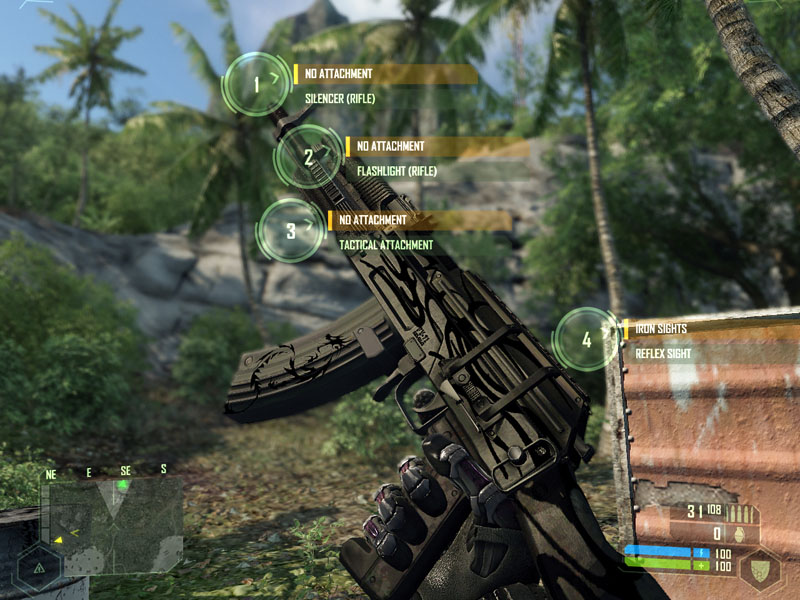Switch to the Reflex Sight

[664, 353]
